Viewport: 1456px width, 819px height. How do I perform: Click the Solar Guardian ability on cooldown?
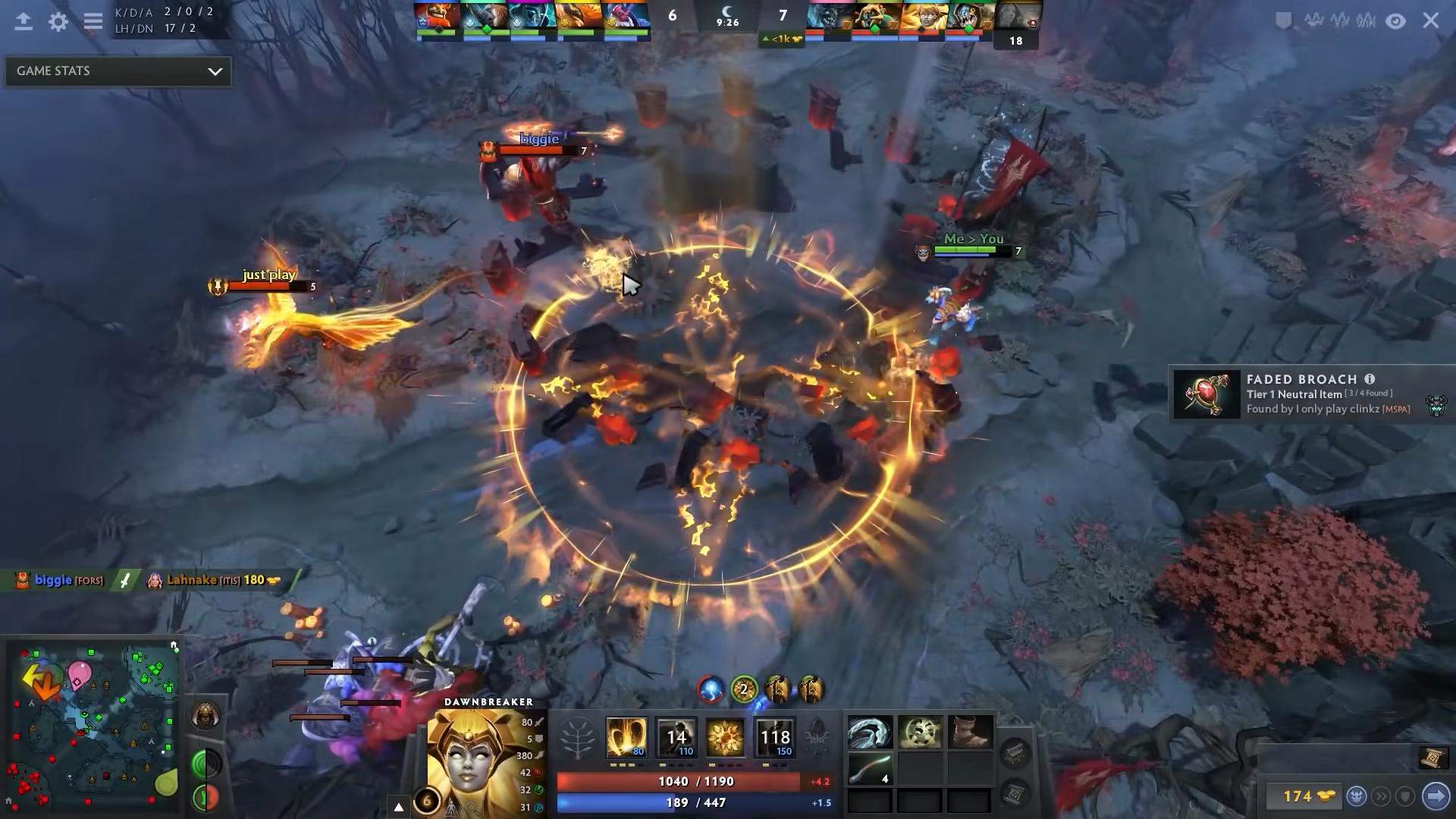point(775,737)
